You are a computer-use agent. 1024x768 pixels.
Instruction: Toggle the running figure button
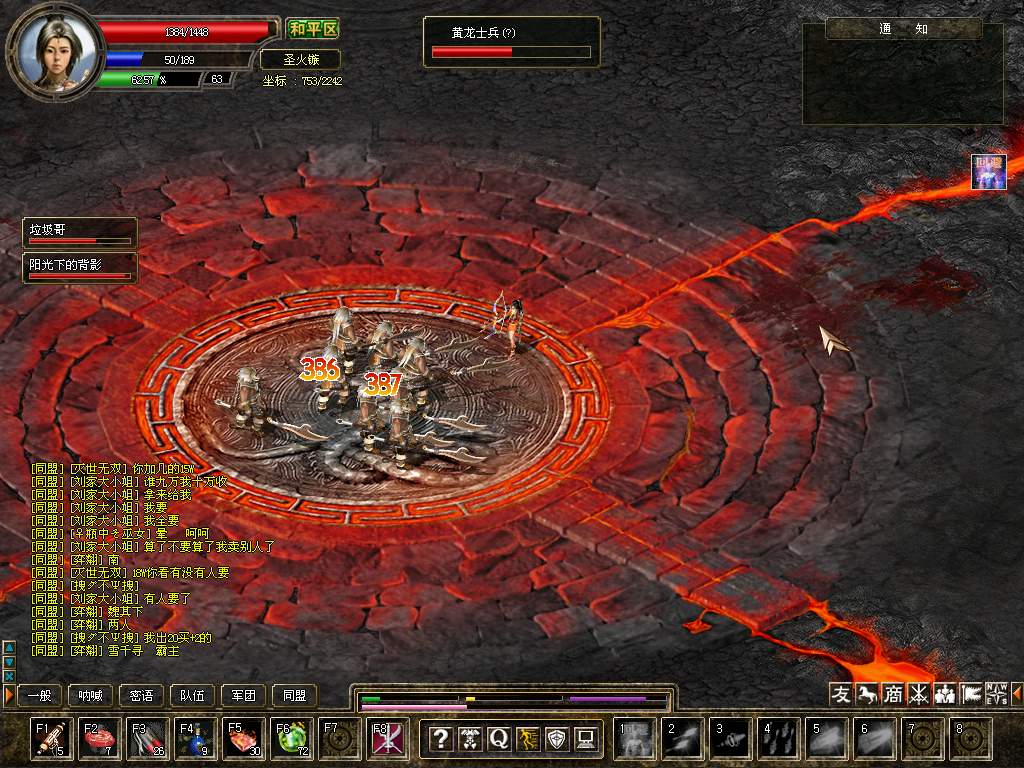point(528,739)
